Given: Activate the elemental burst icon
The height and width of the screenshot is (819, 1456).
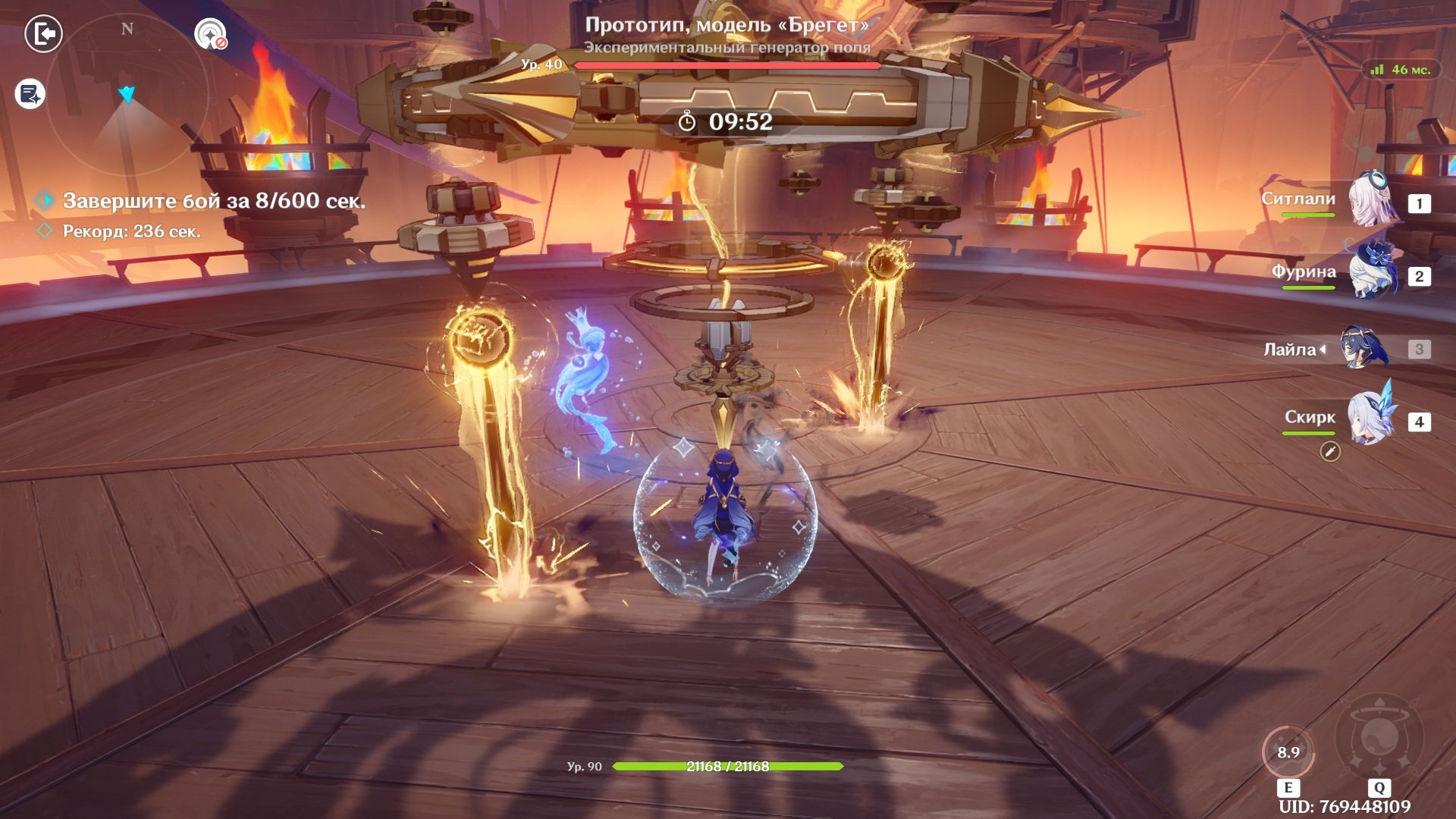Looking at the screenshot, I should (1379, 737).
